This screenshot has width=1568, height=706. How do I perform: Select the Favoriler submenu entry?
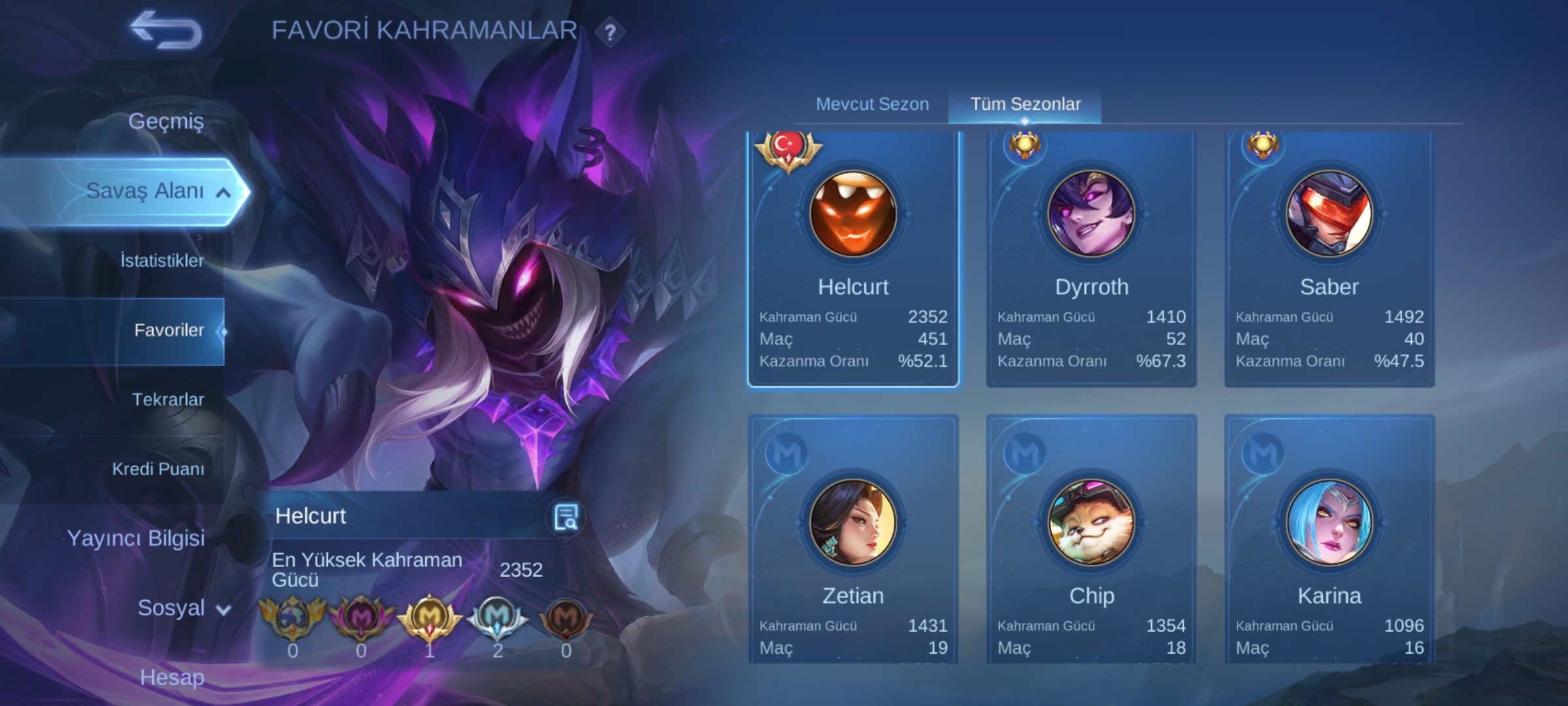pyautogui.click(x=169, y=330)
